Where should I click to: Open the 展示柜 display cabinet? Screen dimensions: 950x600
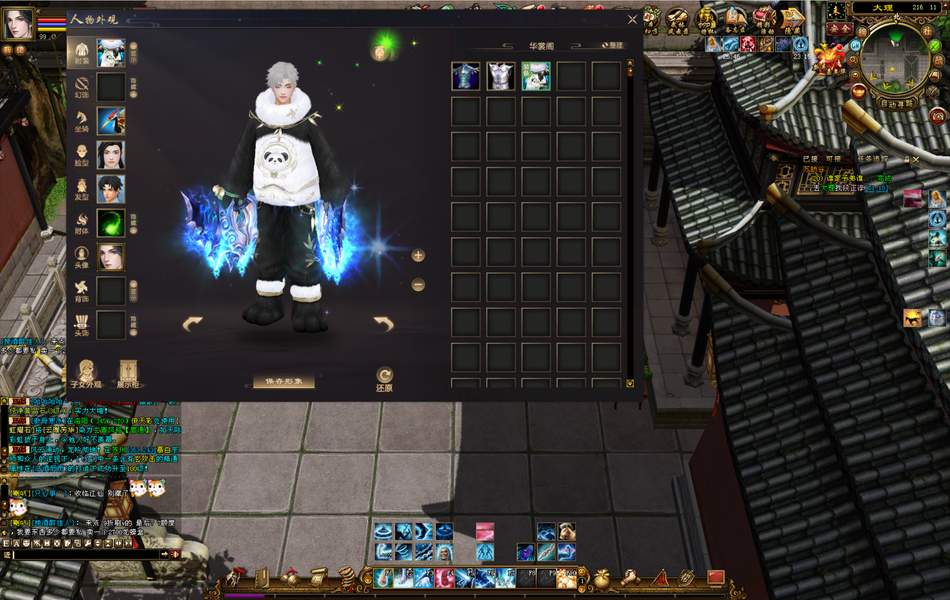127,373
